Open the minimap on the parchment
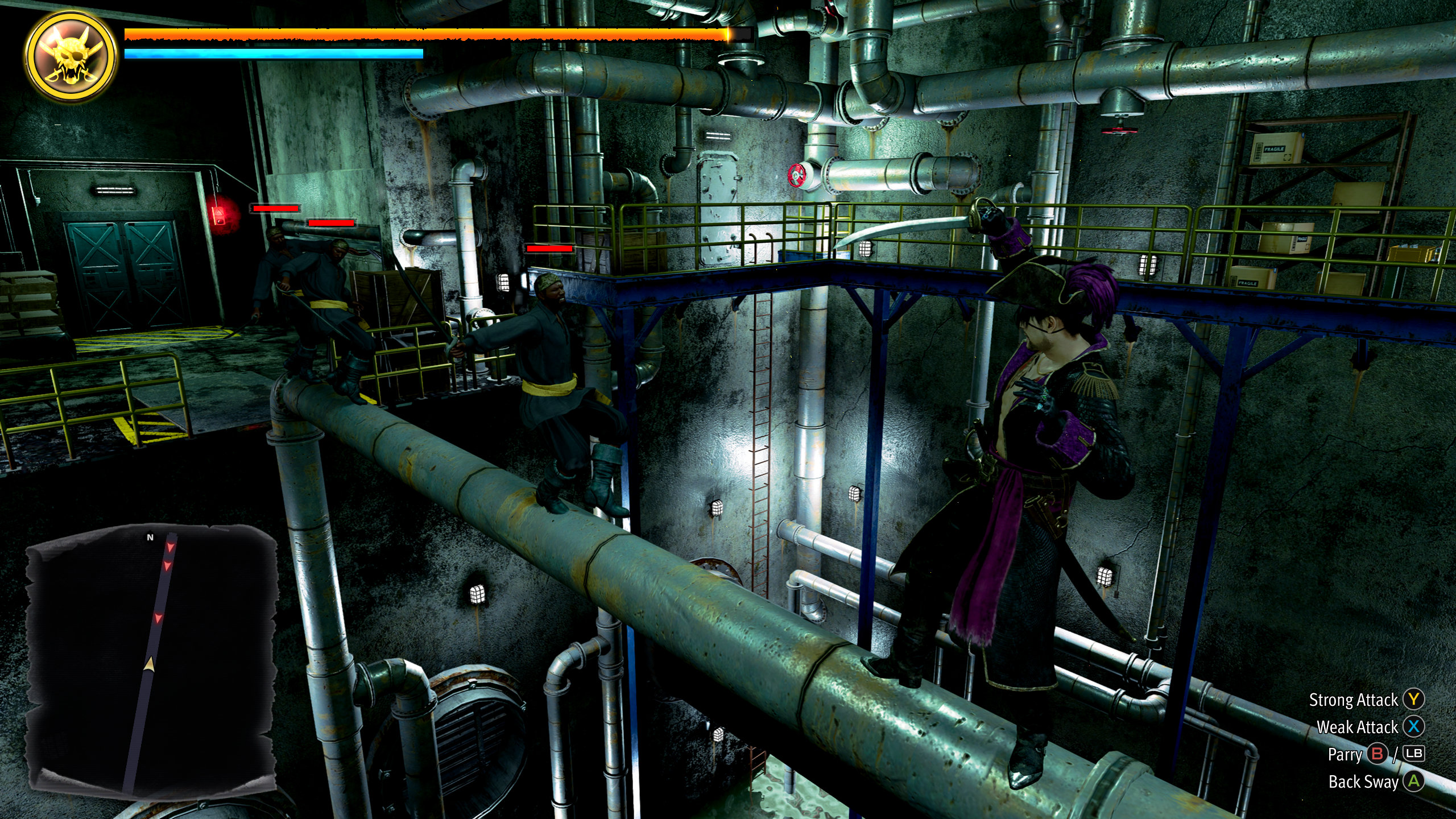The height and width of the screenshot is (819, 1456). pyautogui.click(x=152, y=659)
